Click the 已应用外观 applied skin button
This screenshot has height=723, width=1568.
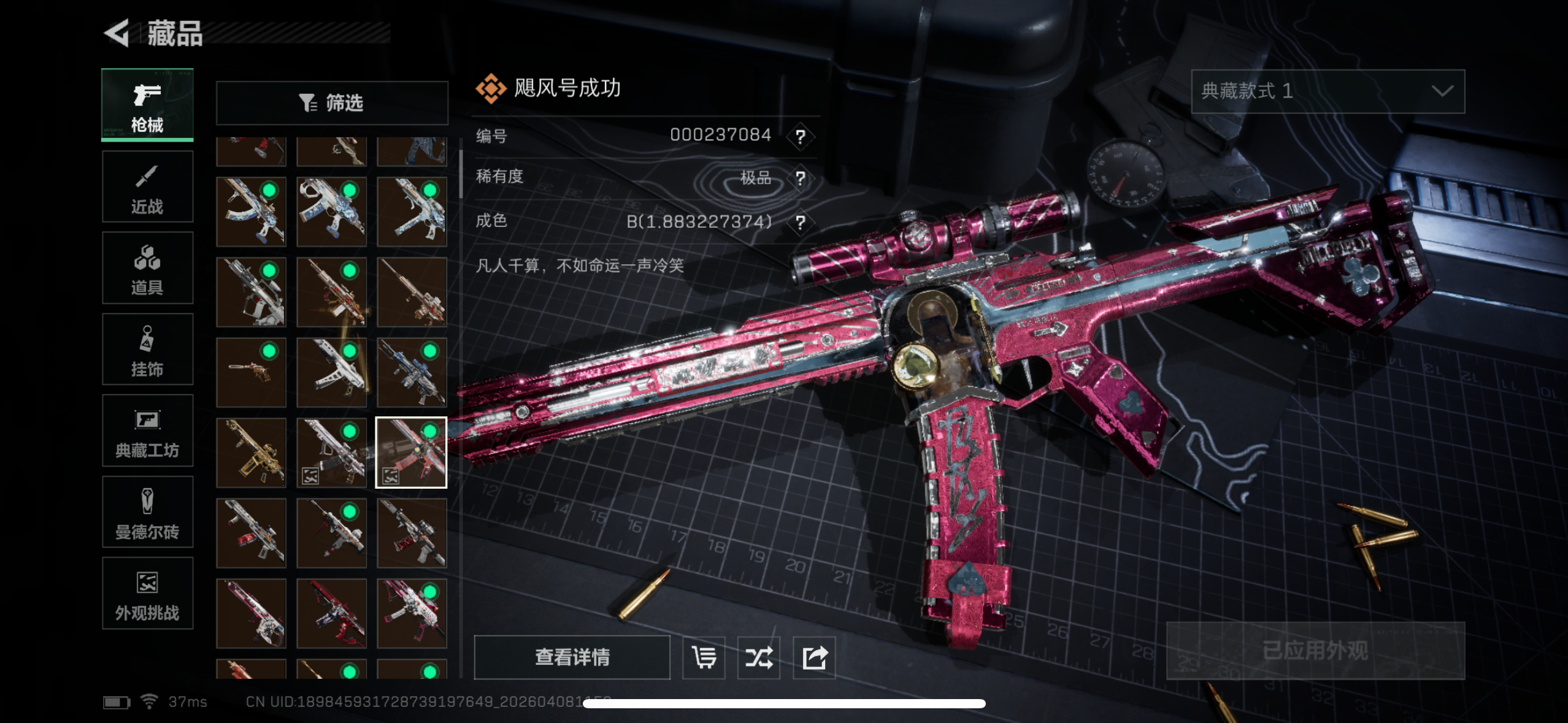click(1315, 651)
